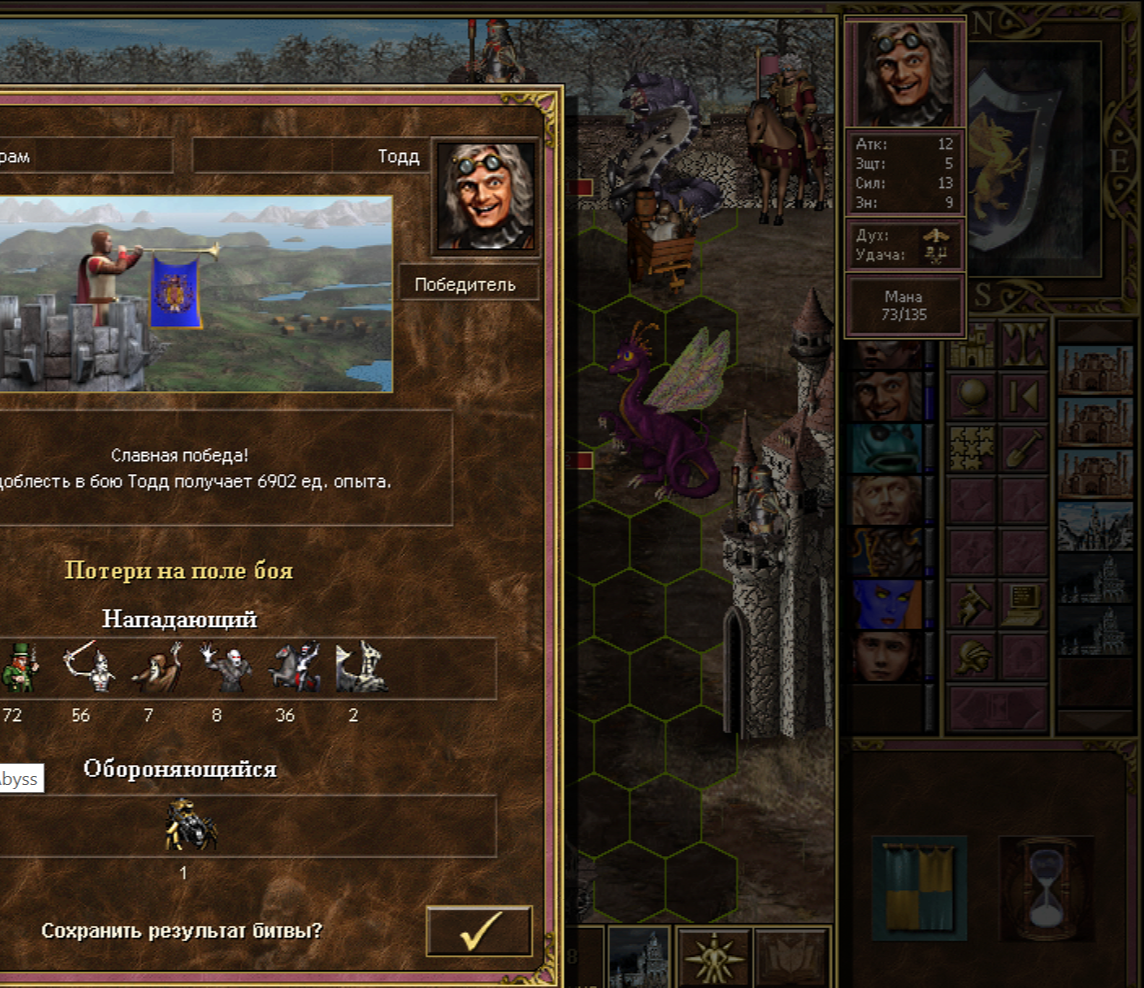The image size is (1144, 988).
Task: Click the star-bodied figure icon in bottom bar
Action: coord(714,957)
